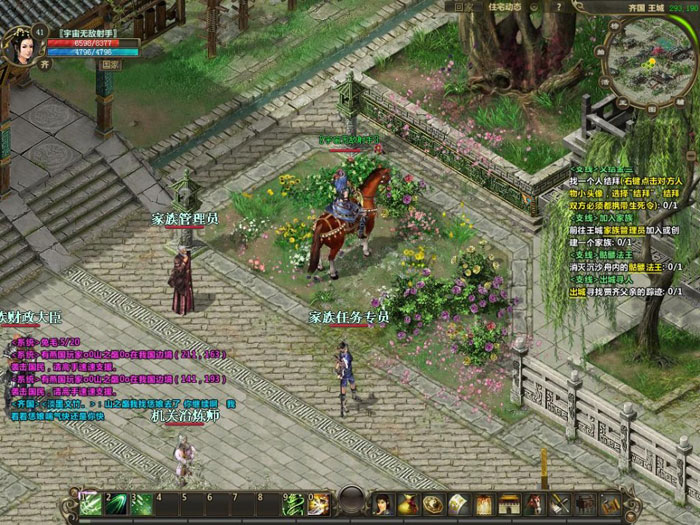Click the central round orb on bottom bar
Image resolution: width=700 pixels, height=525 pixels.
point(349,501)
